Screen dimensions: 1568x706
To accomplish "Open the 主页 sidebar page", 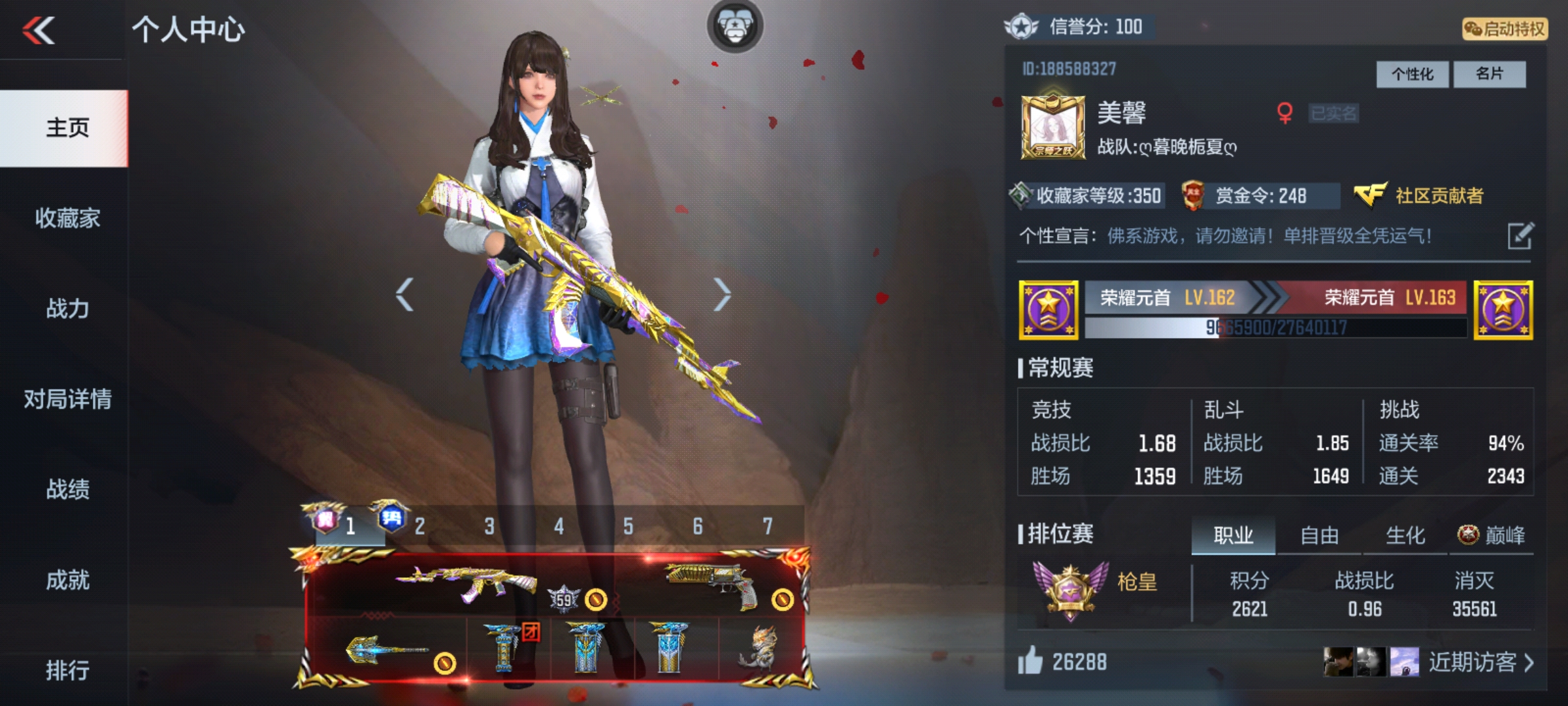I will (67, 128).
